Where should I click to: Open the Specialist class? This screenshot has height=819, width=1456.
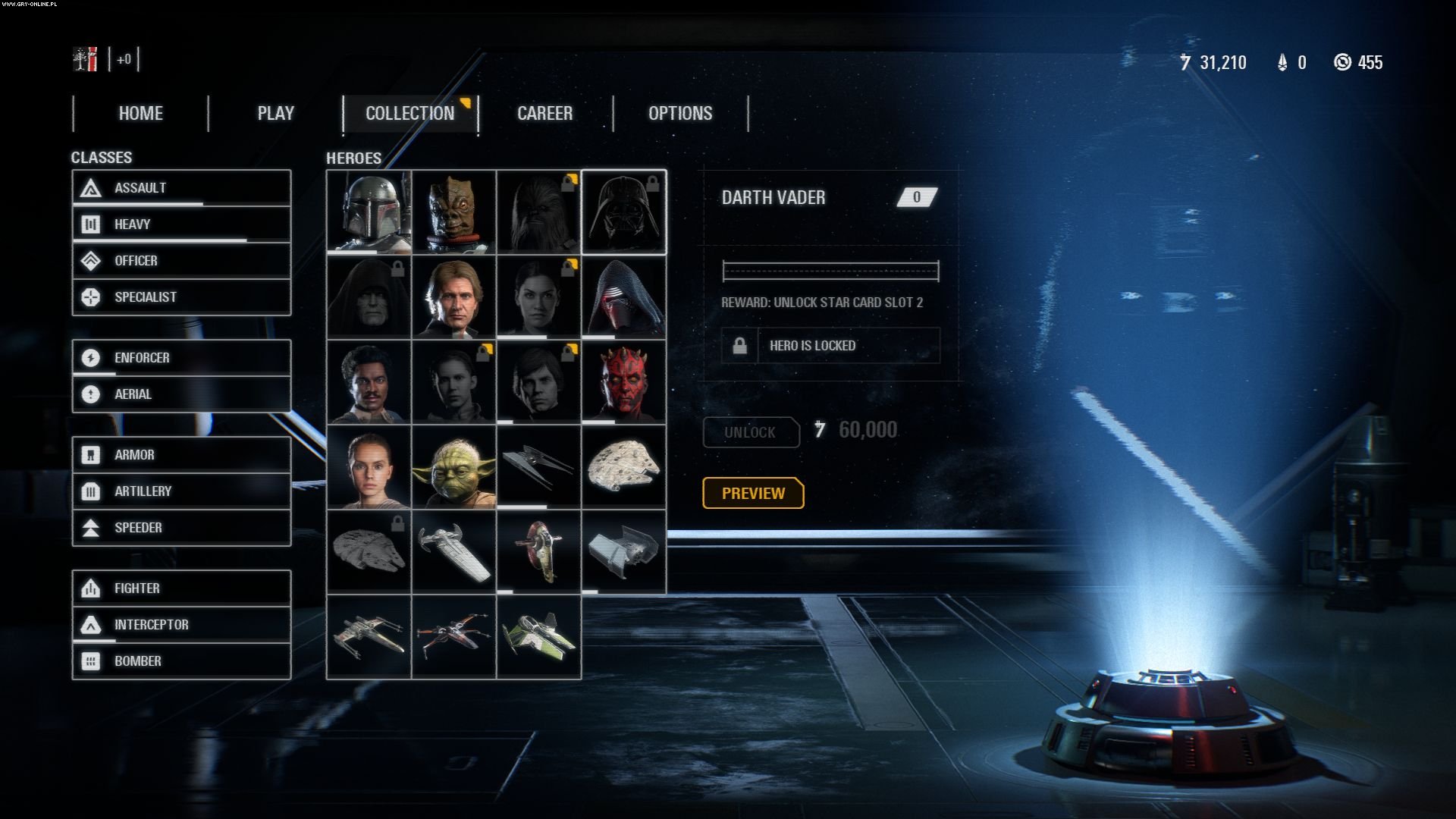tap(181, 297)
